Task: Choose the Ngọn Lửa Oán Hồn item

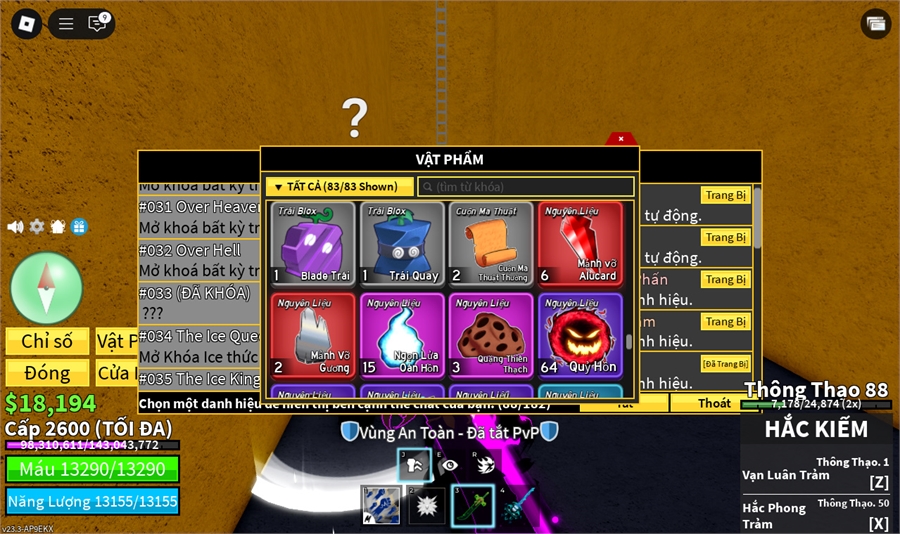Action: 402,334
